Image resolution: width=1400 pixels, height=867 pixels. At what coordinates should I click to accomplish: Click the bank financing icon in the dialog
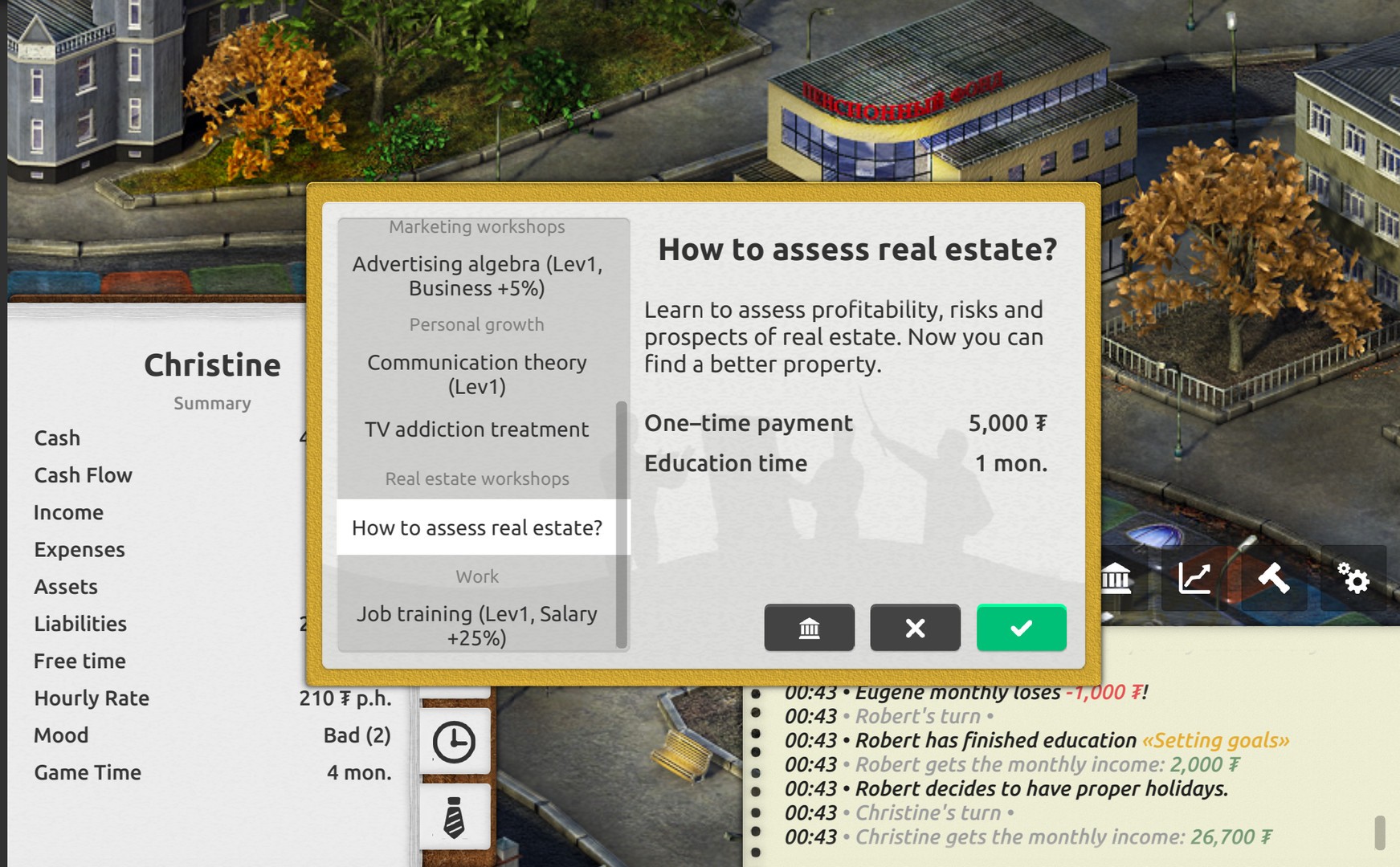click(809, 628)
